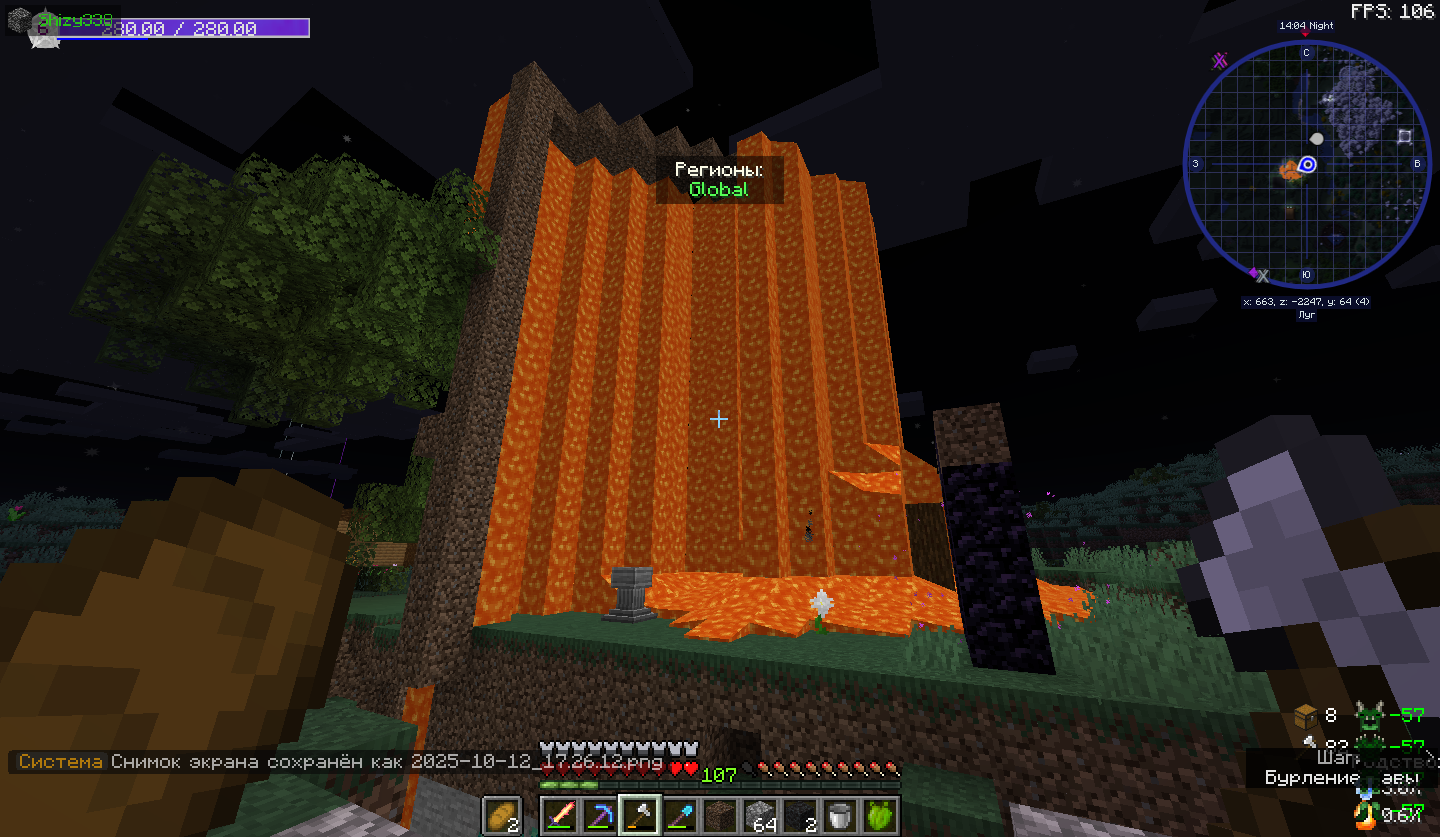The width and height of the screenshot is (1440, 837).
Task: Click the green horned helmet armor icon
Action: 1368,715
